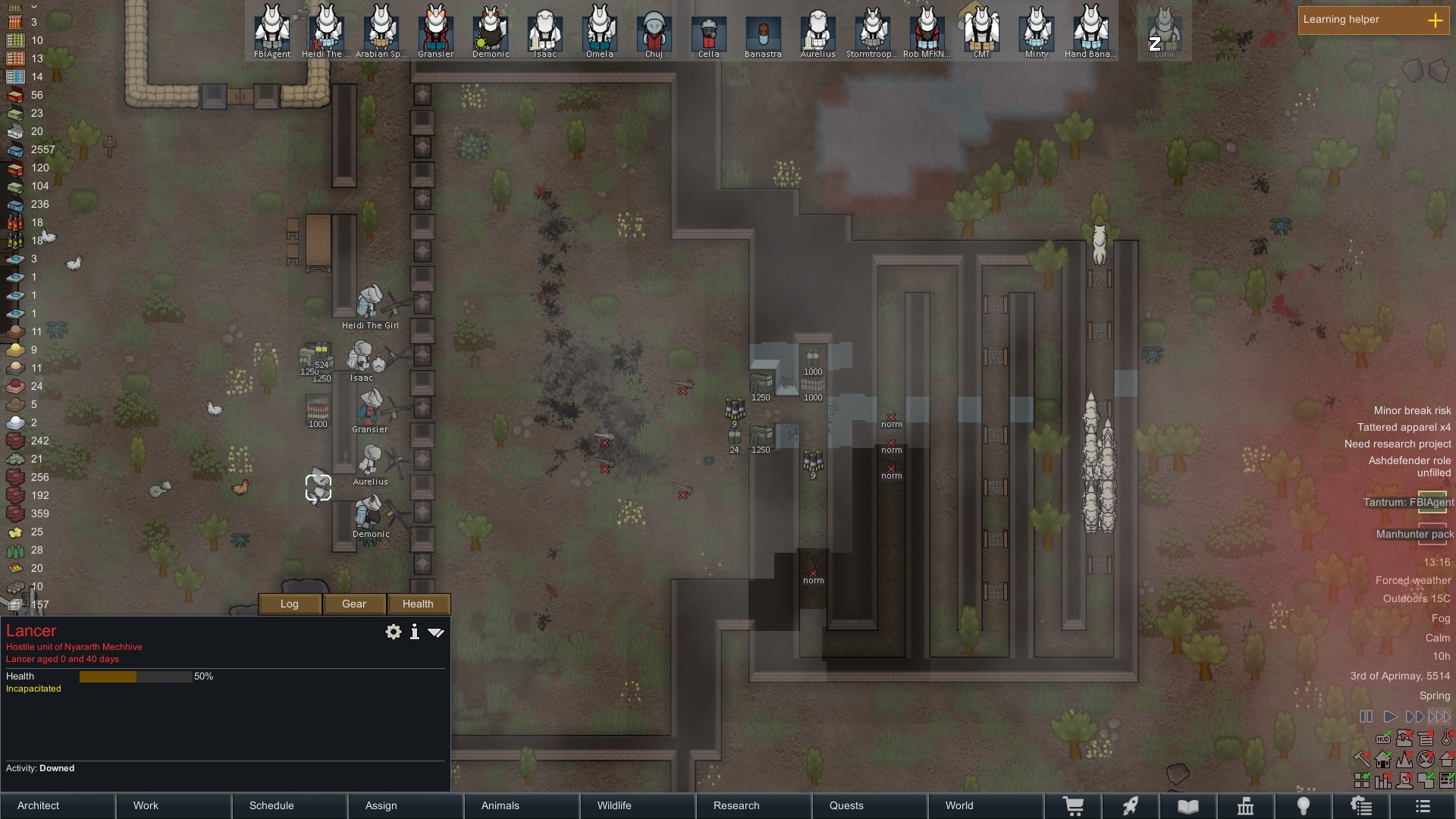
Task: Open Lancer's info screen via the i icon
Action: point(414,632)
